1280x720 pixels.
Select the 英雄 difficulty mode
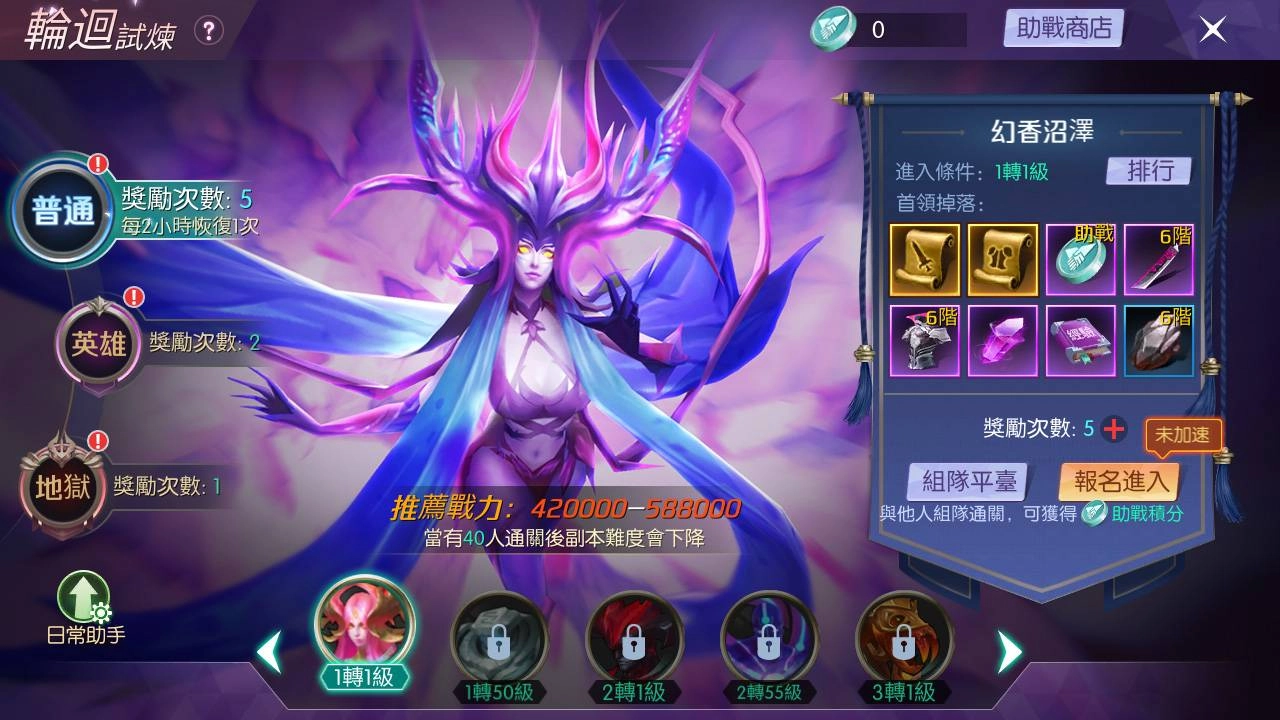(x=97, y=343)
